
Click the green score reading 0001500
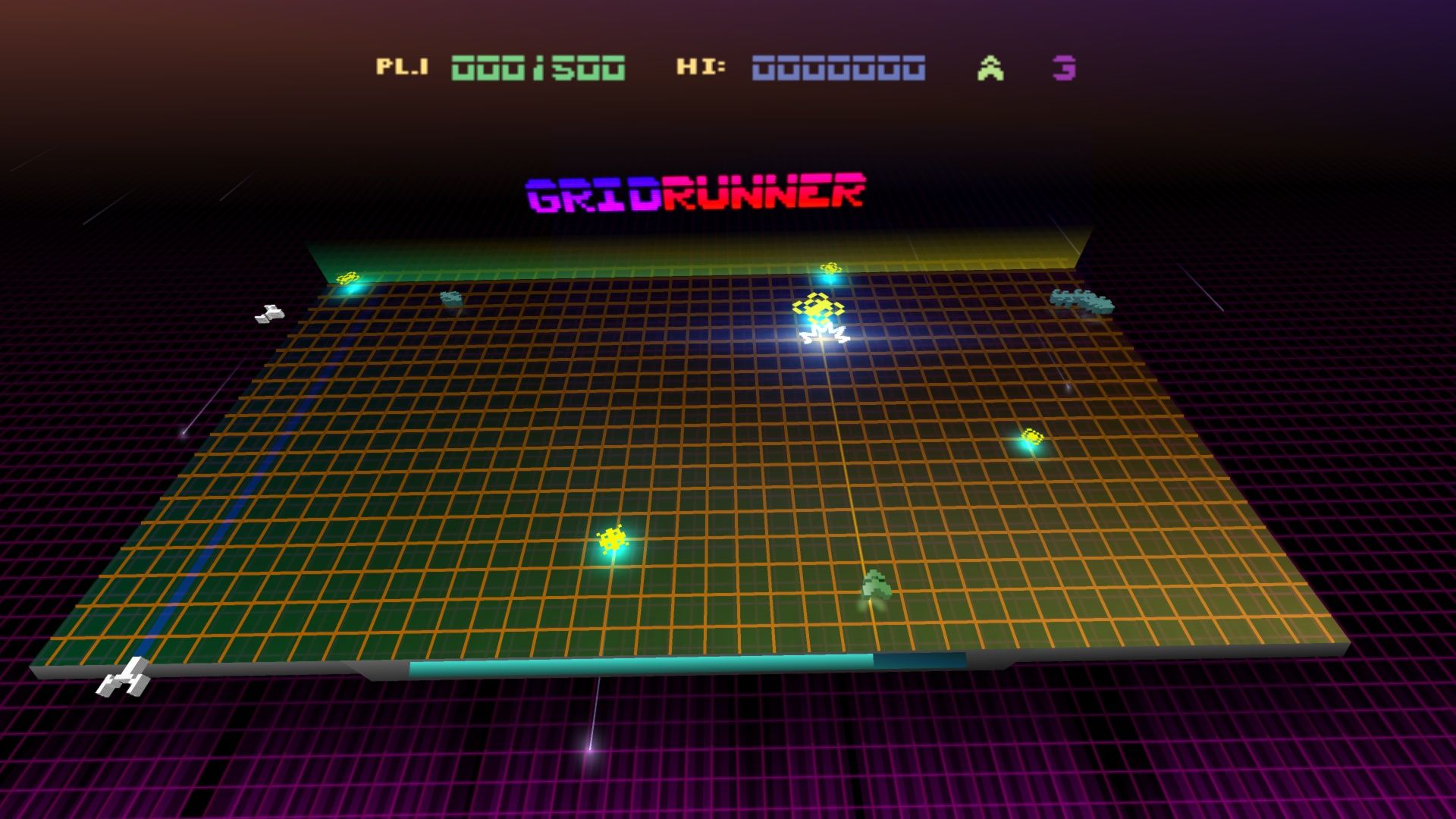pyautogui.click(x=536, y=70)
